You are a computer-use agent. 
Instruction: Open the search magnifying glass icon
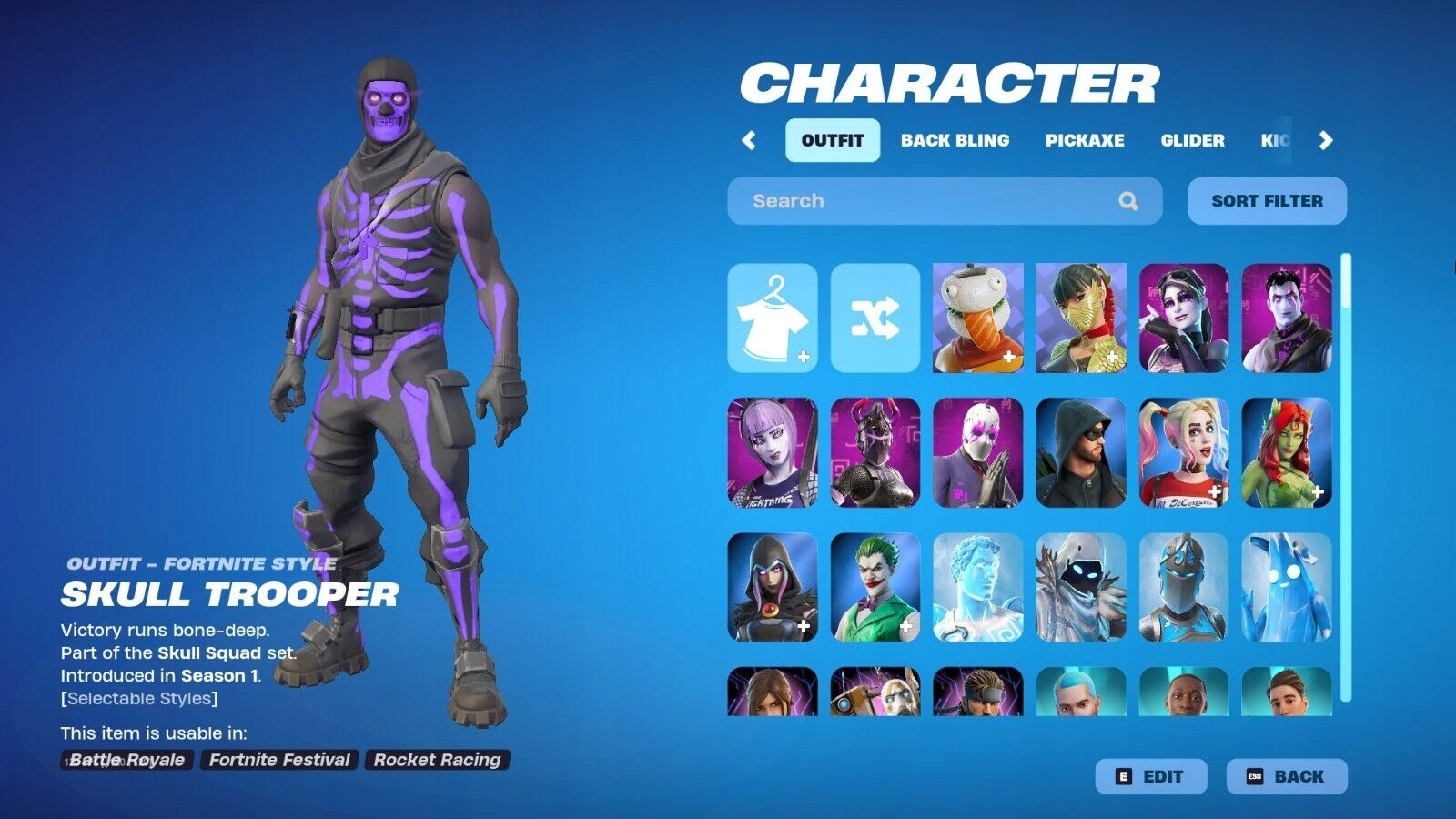point(1129,200)
